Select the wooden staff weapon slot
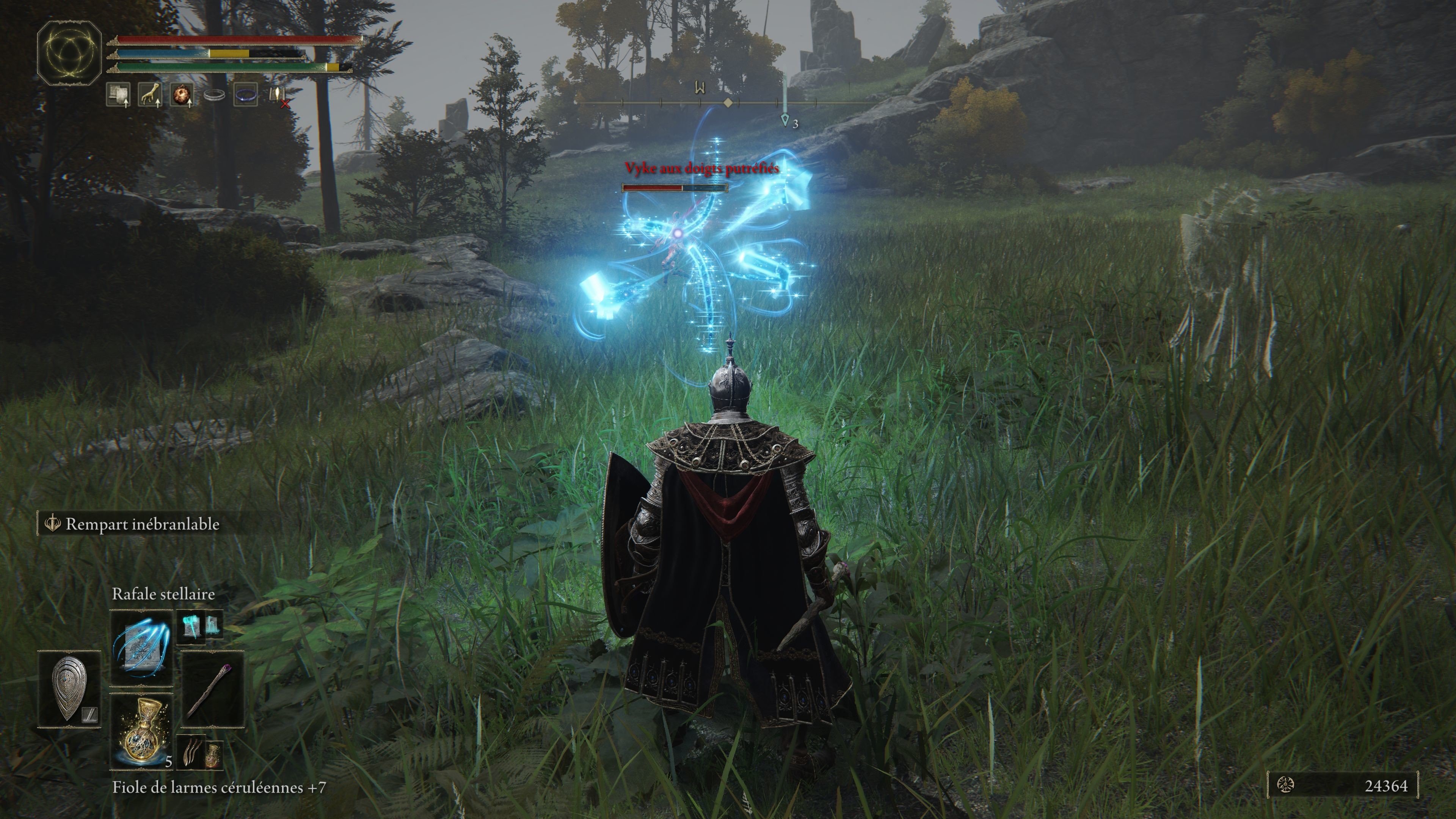This screenshot has width=1456, height=819. coord(212,689)
